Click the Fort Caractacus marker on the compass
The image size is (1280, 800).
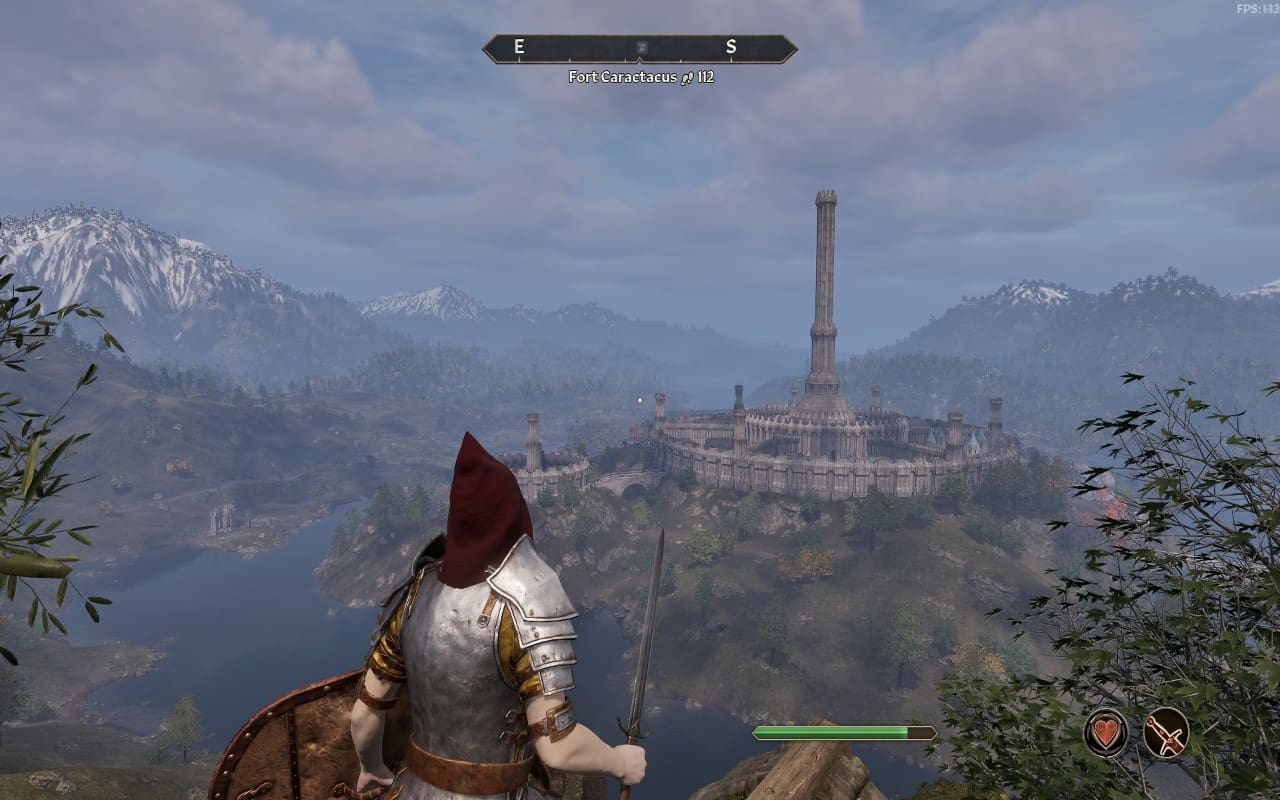[640, 48]
